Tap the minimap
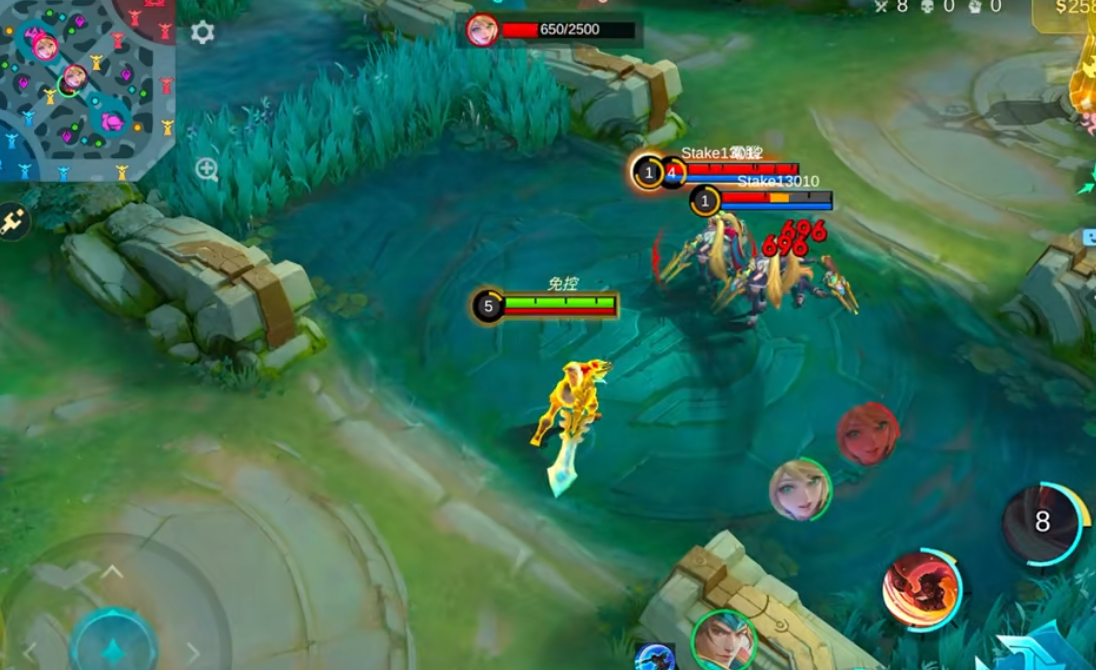Viewport: 1096px width, 670px height. 87,90
